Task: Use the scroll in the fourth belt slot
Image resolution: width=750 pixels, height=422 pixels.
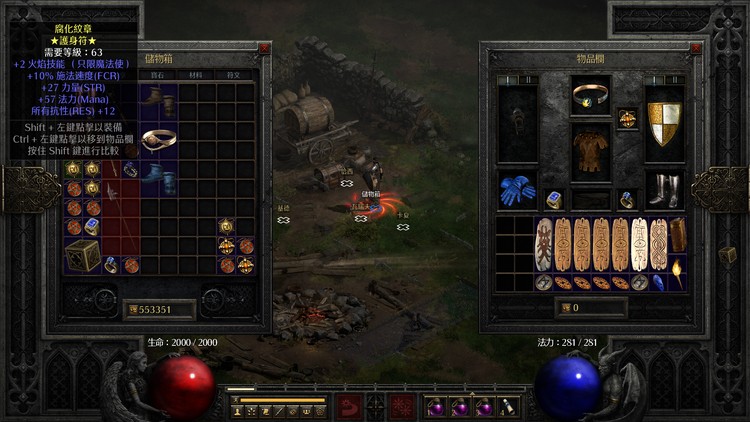Action: click(x=509, y=408)
